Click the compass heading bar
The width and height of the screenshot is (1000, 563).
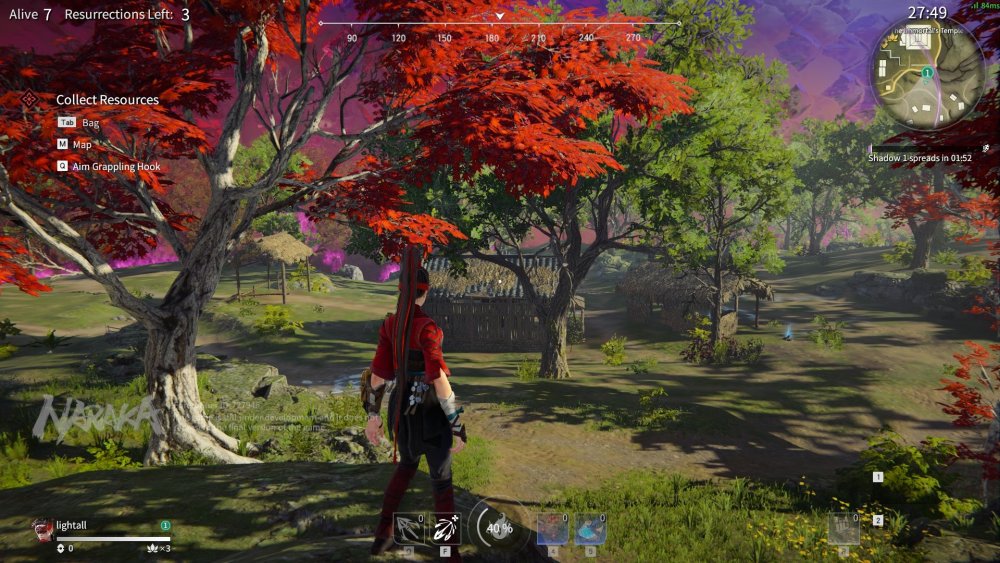click(x=499, y=24)
